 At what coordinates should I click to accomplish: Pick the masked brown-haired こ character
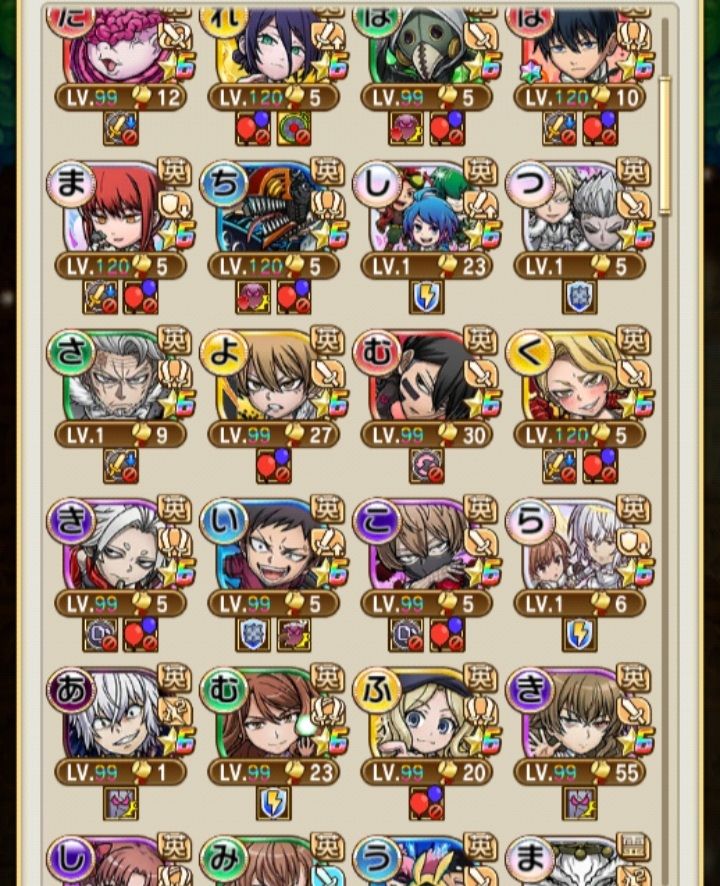pos(426,548)
